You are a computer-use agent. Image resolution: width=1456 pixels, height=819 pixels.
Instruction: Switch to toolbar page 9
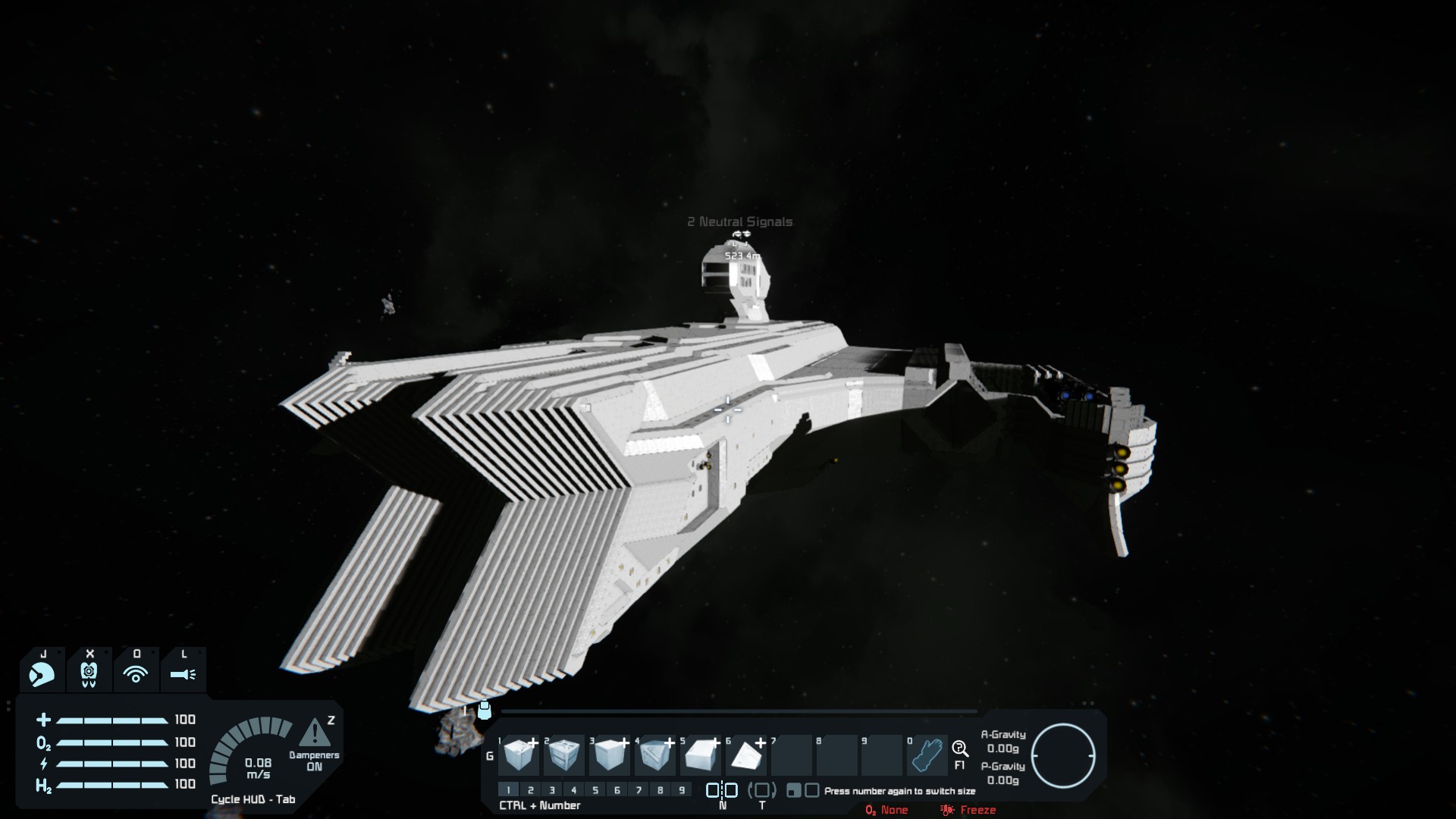[x=682, y=790]
